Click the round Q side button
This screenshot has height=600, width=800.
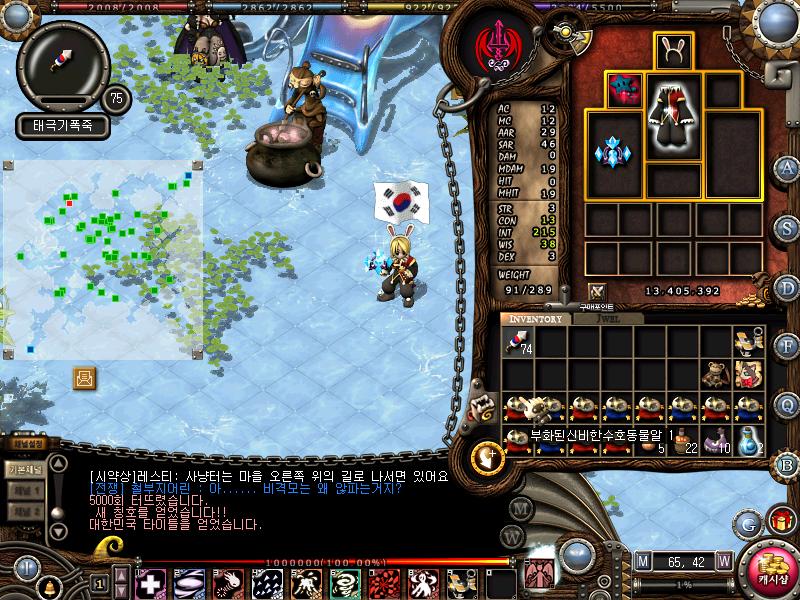(x=787, y=404)
